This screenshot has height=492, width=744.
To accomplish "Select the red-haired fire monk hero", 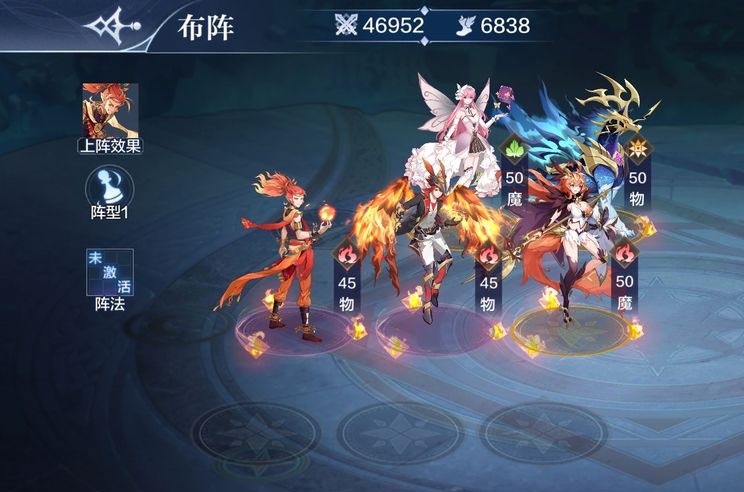I will [292, 250].
